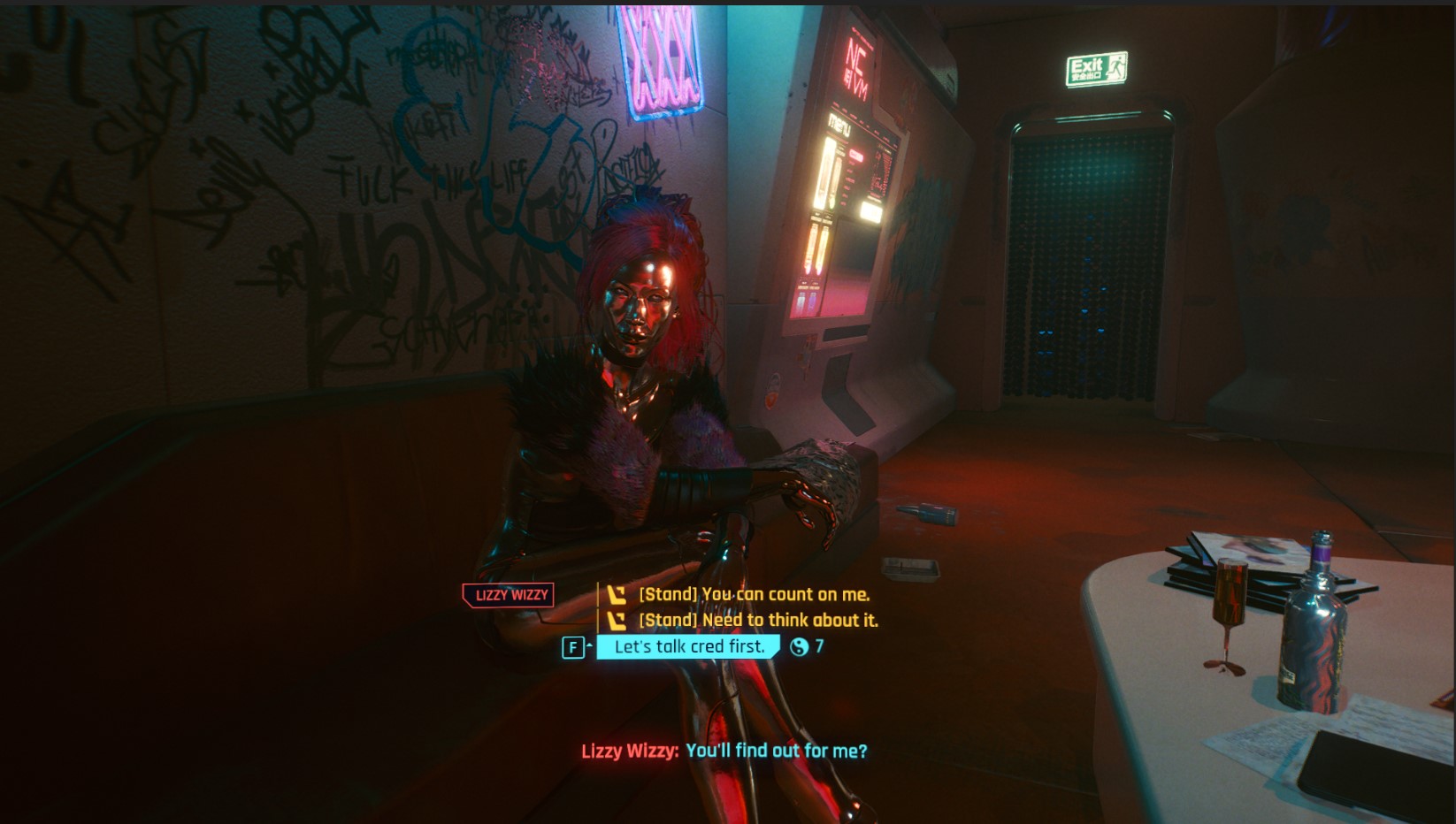Choose "You can count on me" reply
This screenshot has width=1456, height=824.
click(x=754, y=595)
